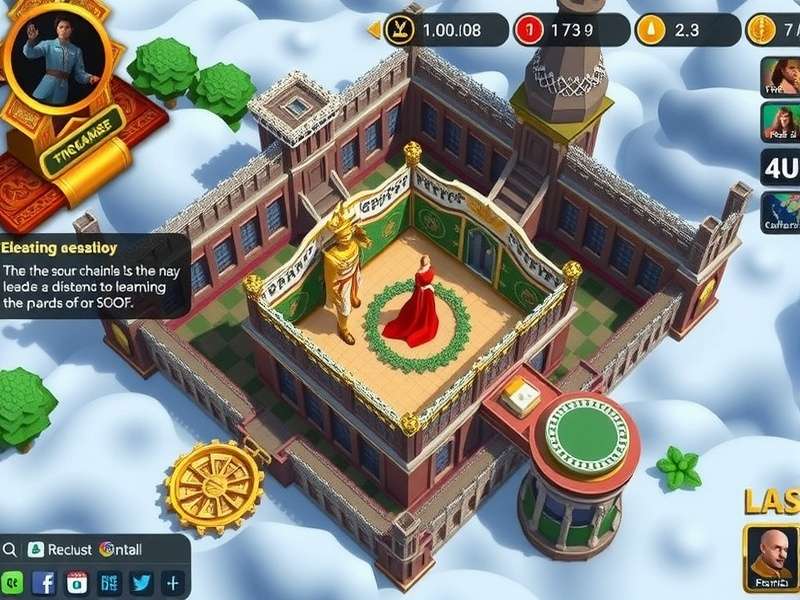This screenshot has height=600, width=800.
Task: Choose the green-background character thumbnail
Action: 779,122
